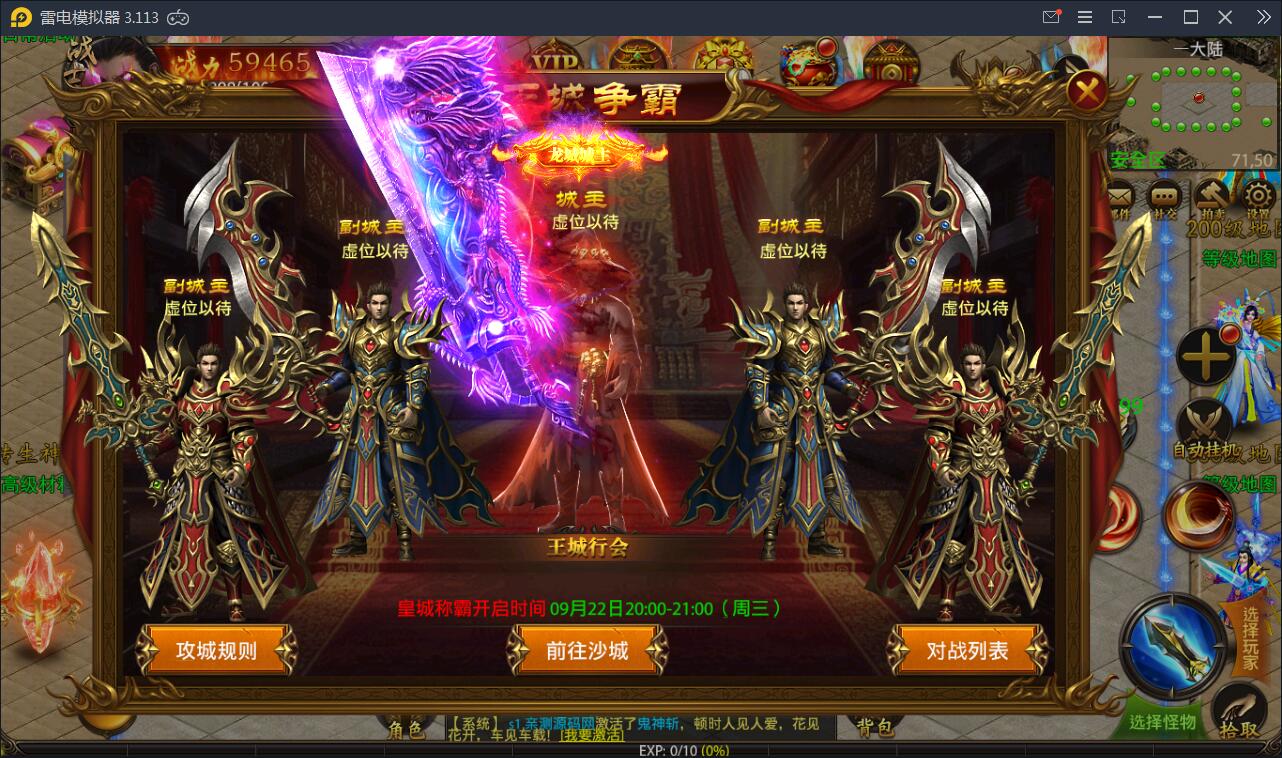Open the LDPlayer hamburger menu
The height and width of the screenshot is (758, 1282).
1084,16
